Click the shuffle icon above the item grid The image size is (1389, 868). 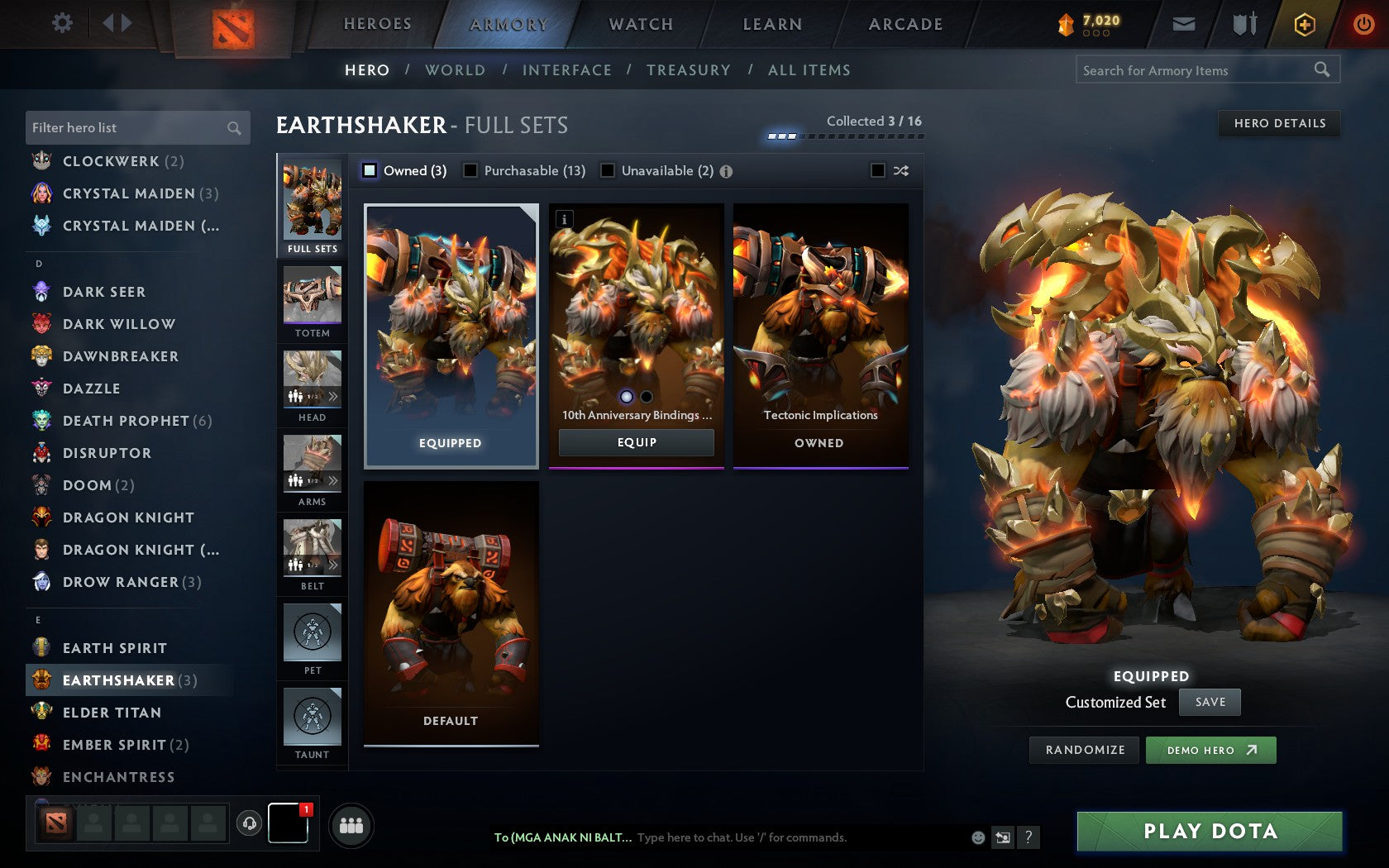[x=900, y=171]
